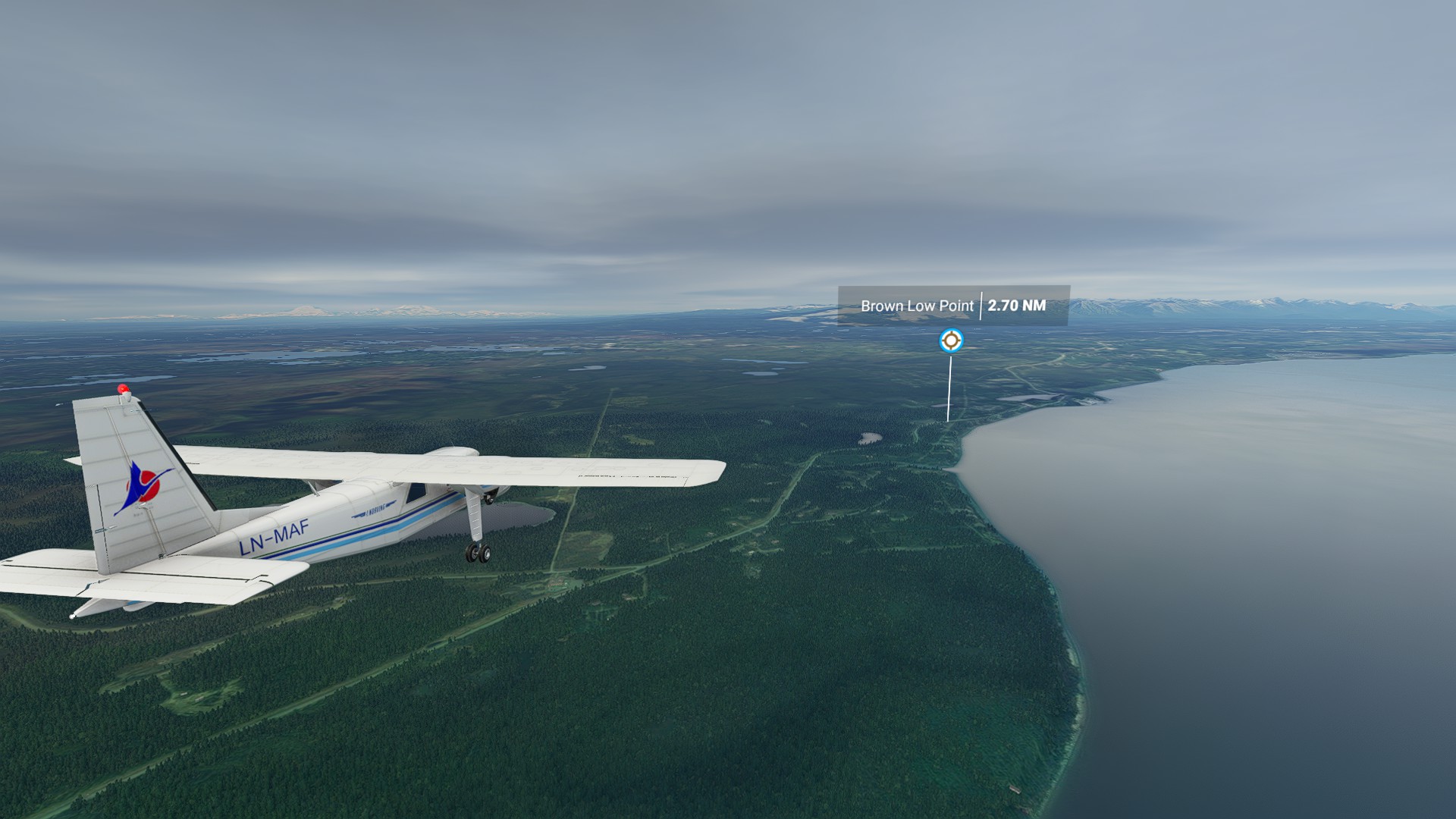This screenshot has height=819, width=1456.
Task: Click the white stem connecting marker to ground
Action: click(949, 389)
